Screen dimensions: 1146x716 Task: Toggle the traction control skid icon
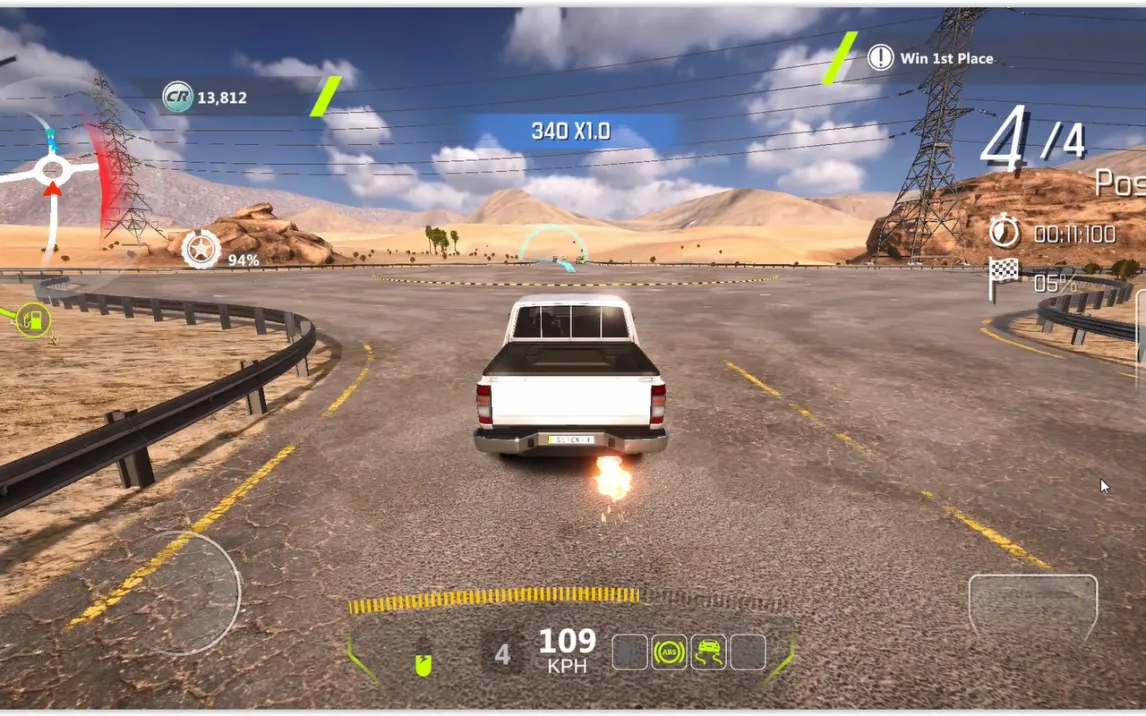click(709, 653)
